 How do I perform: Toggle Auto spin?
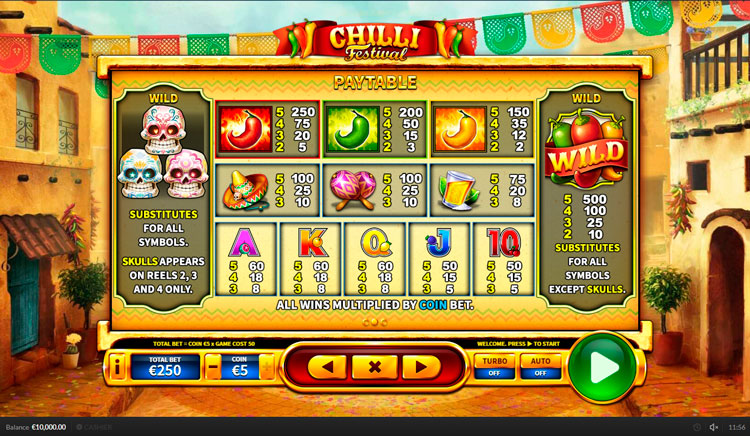540,366
